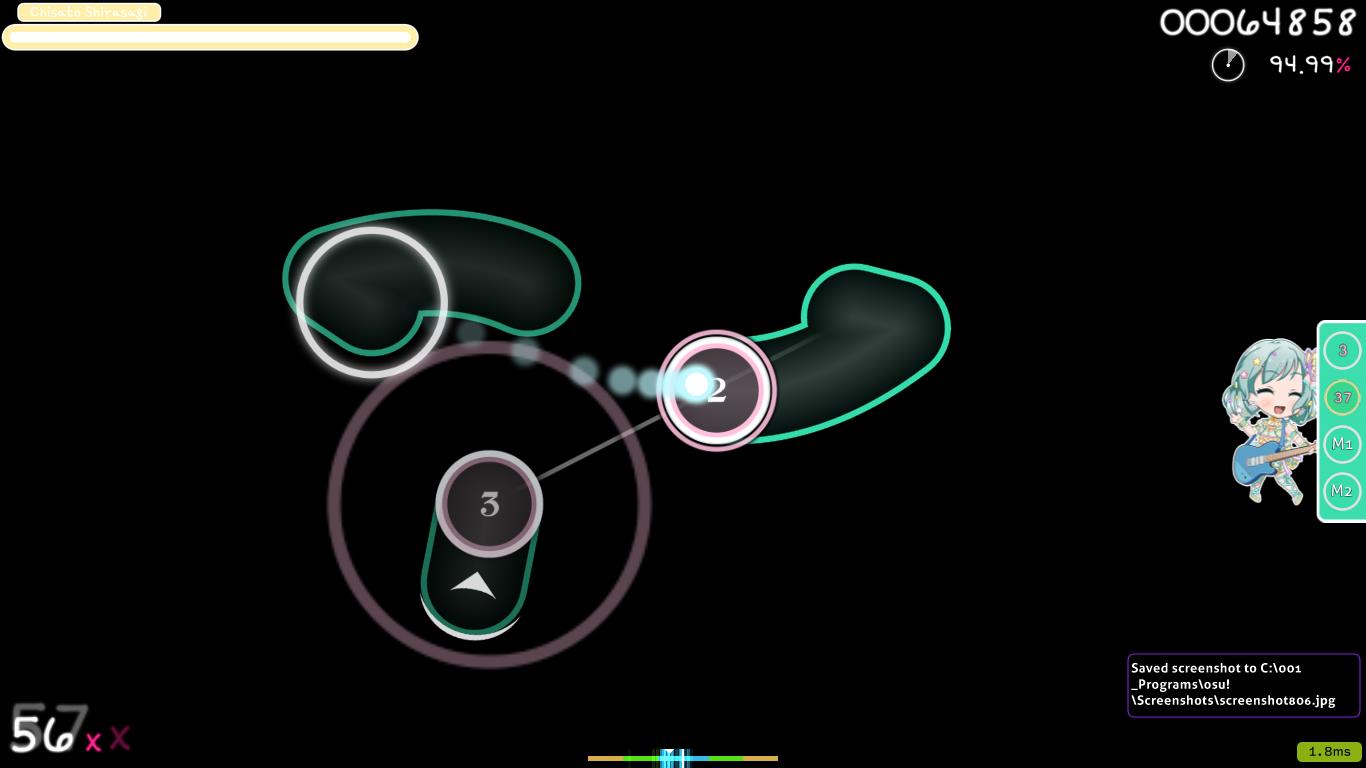Click hit circle numbered 2
Viewport: 1366px width, 768px height.
click(716, 389)
